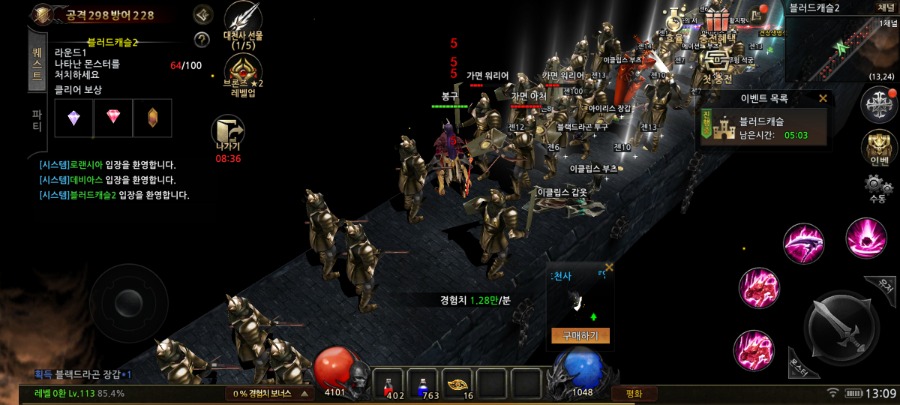Image resolution: width=900 pixels, height=405 pixels.
Task: Toggle the 평화 peace mode button
Action: click(x=634, y=393)
